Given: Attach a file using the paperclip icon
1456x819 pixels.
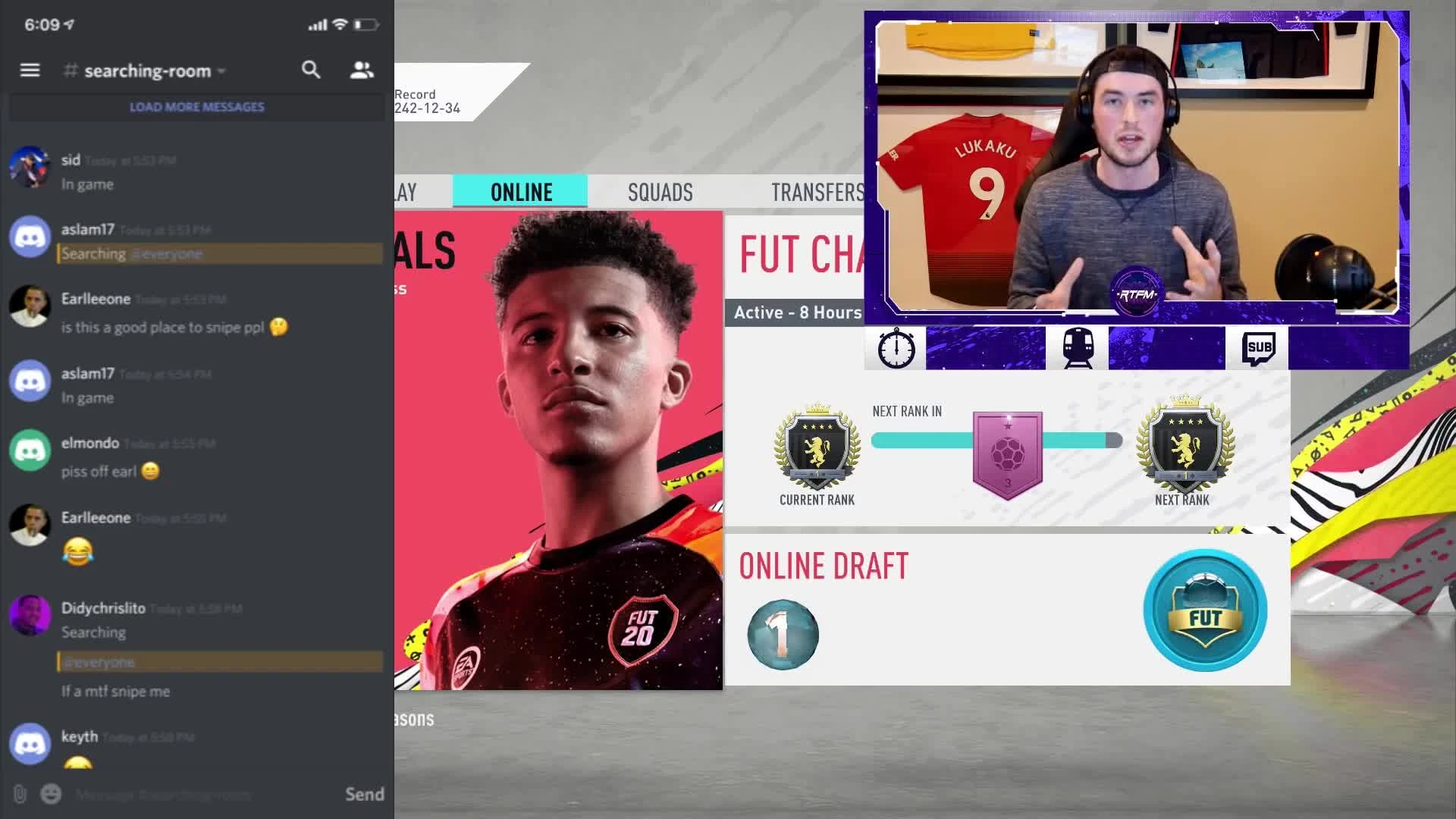Looking at the screenshot, I should click(20, 795).
